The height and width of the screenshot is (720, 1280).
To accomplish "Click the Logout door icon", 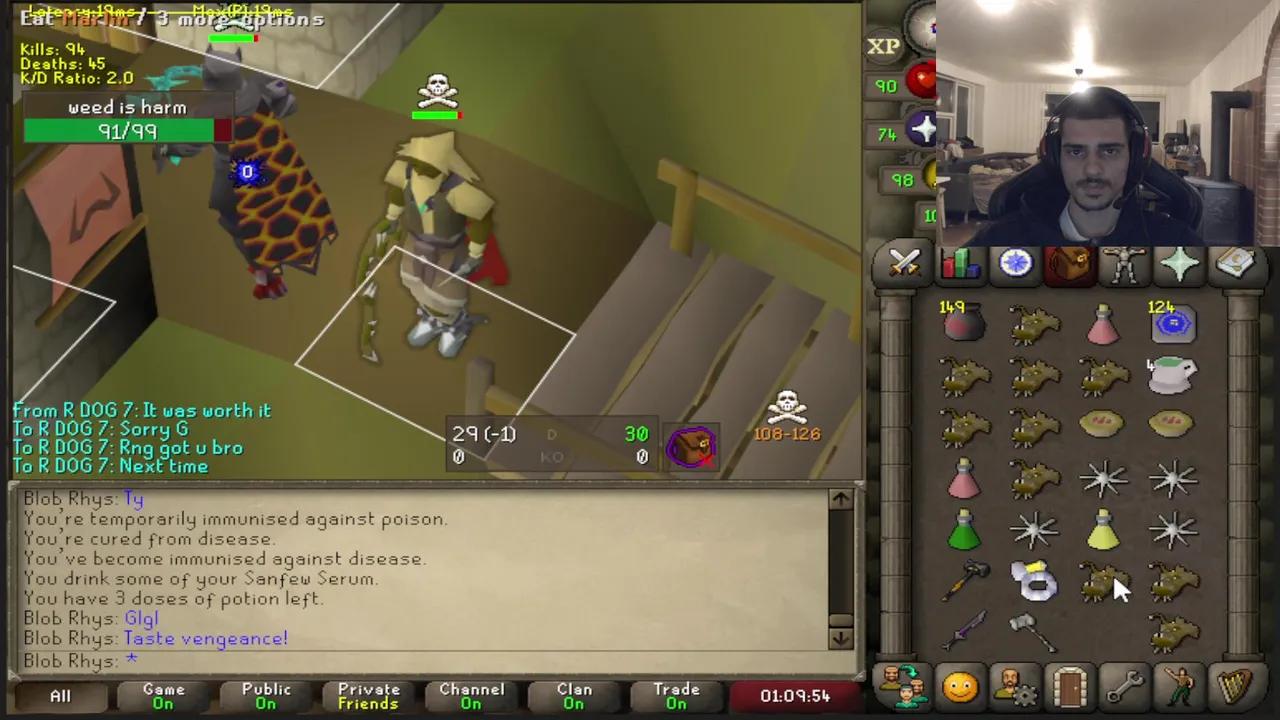I will [x=1068, y=685].
